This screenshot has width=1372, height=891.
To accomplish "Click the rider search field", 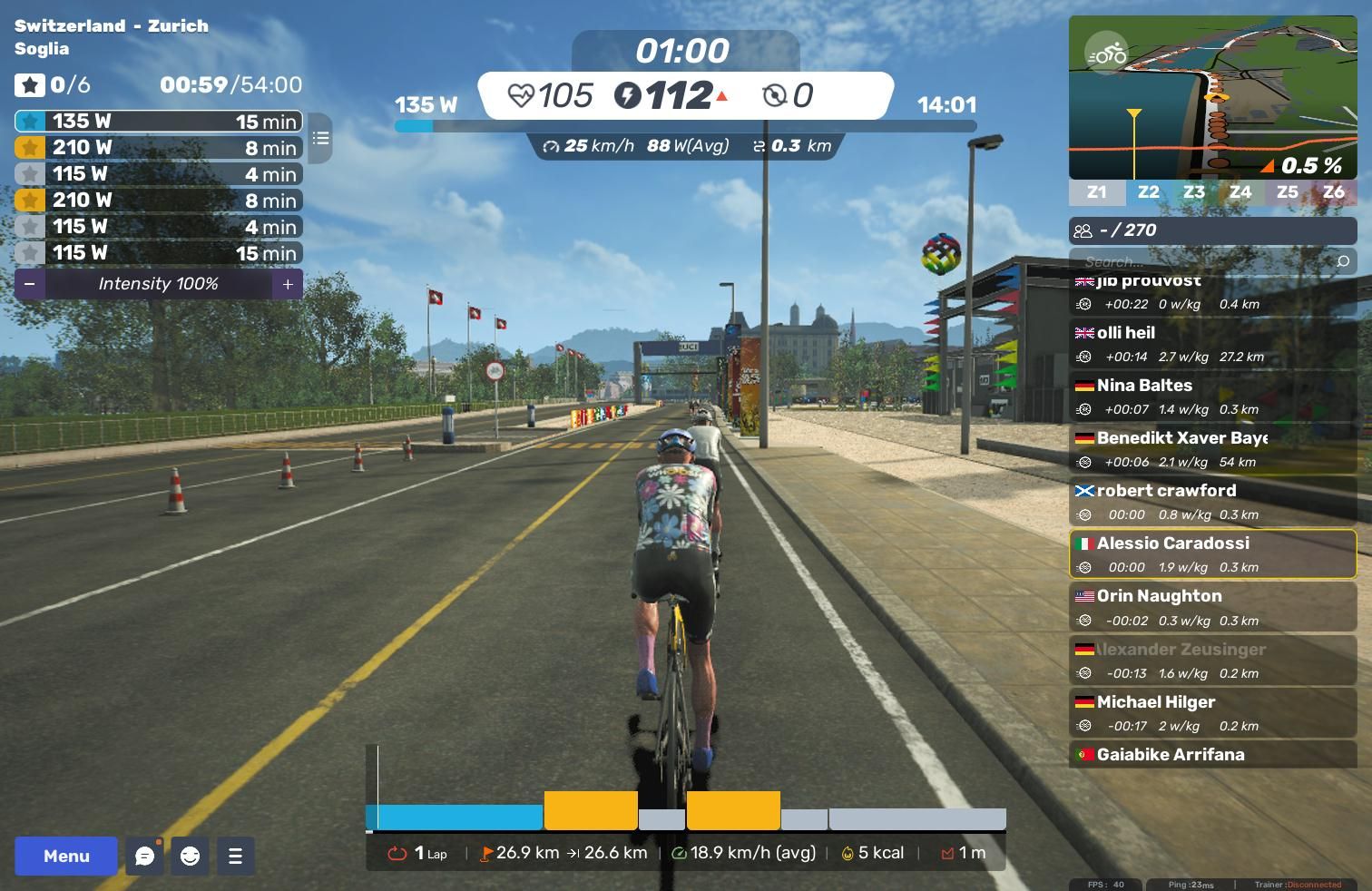I will coord(1202,261).
